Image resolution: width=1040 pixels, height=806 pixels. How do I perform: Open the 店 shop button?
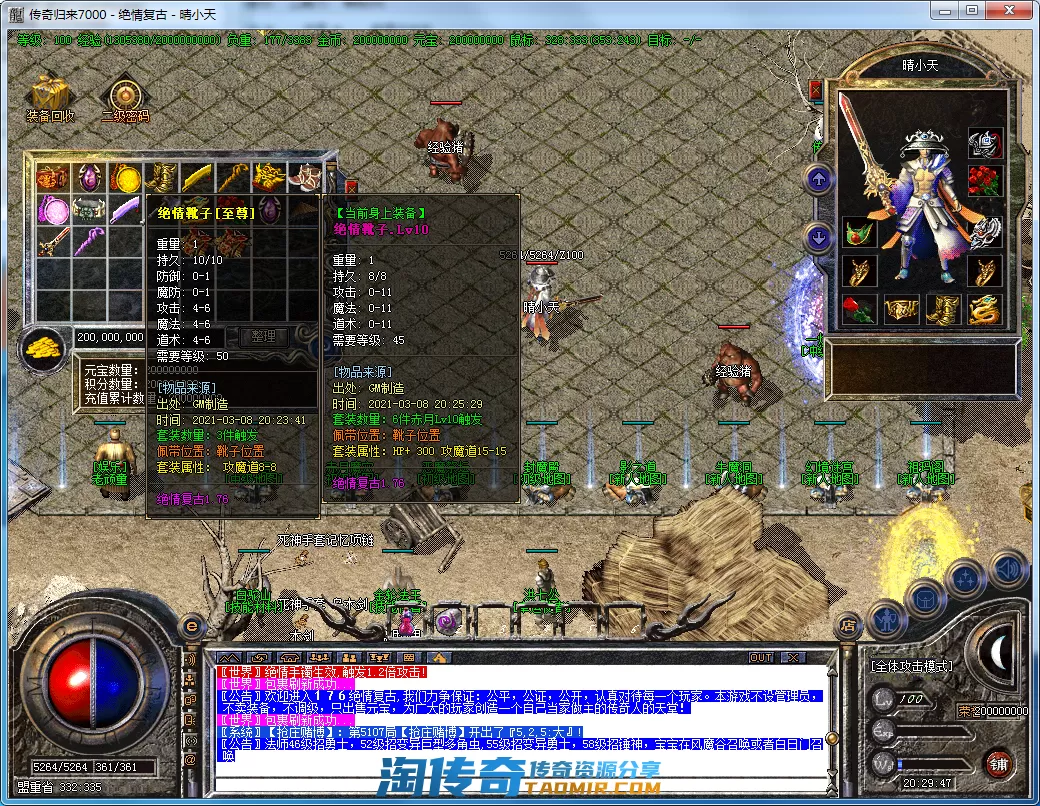coord(846,626)
